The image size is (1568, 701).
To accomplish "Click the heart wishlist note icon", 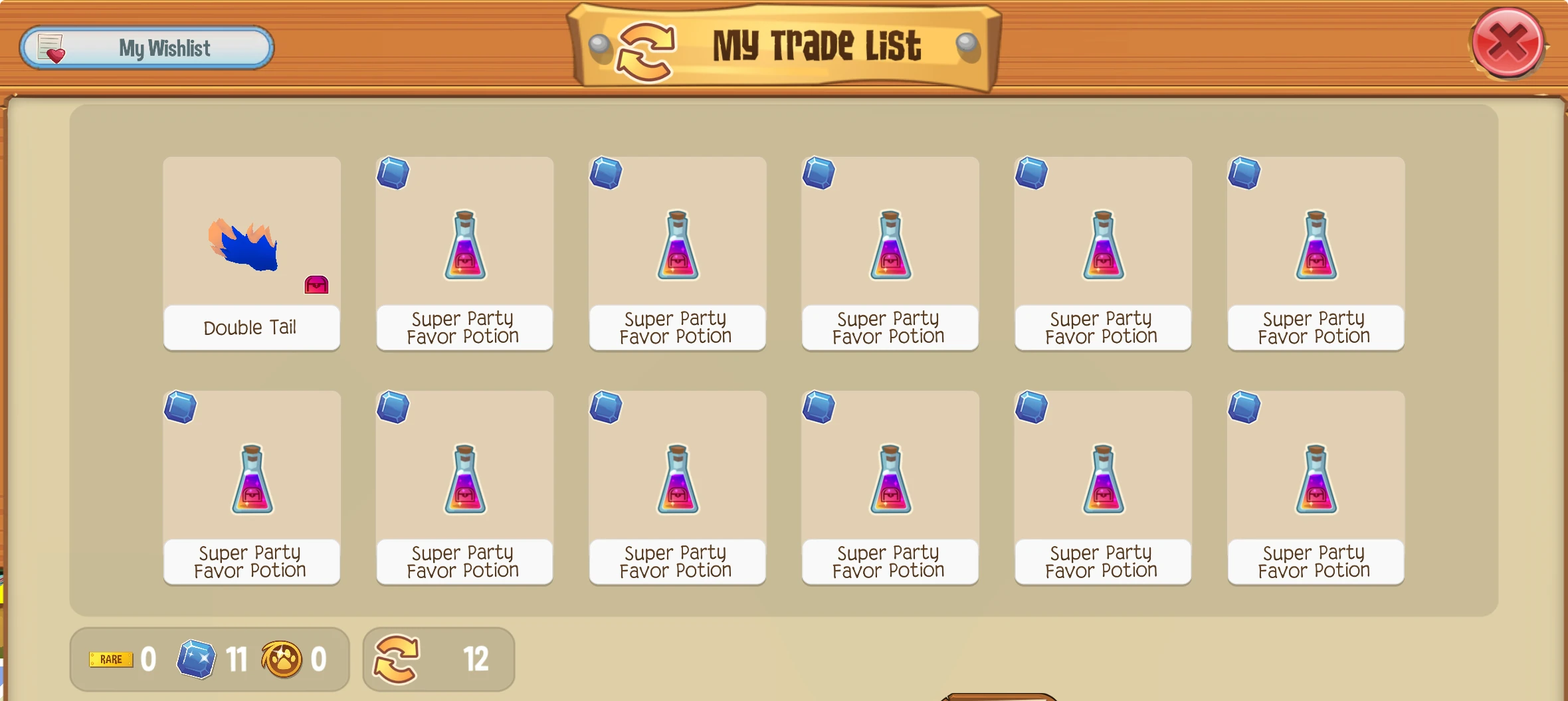I will 52,47.
